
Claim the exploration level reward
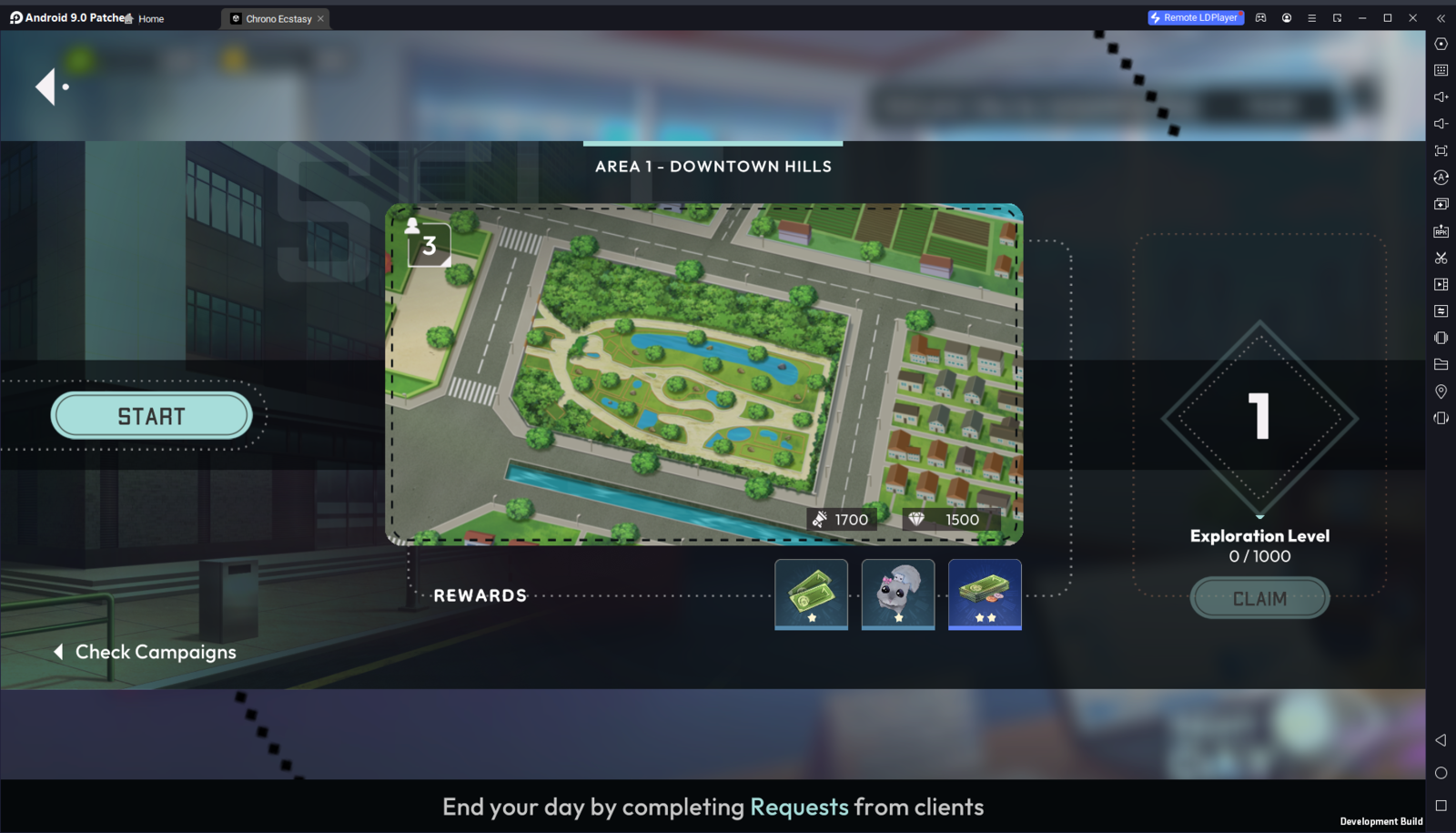pyautogui.click(x=1259, y=598)
